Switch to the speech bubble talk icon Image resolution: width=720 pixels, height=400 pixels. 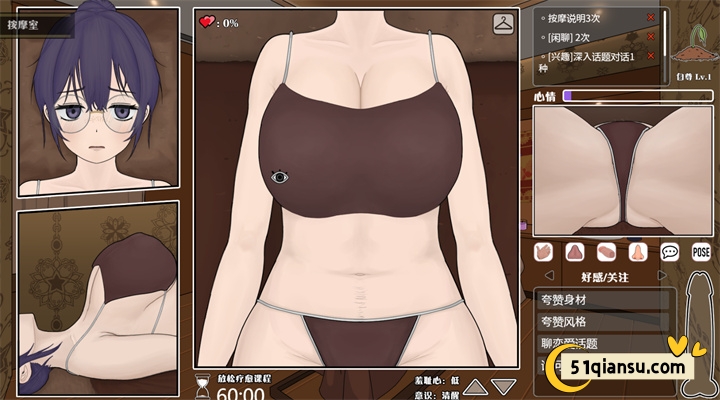pyautogui.click(x=670, y=252)
